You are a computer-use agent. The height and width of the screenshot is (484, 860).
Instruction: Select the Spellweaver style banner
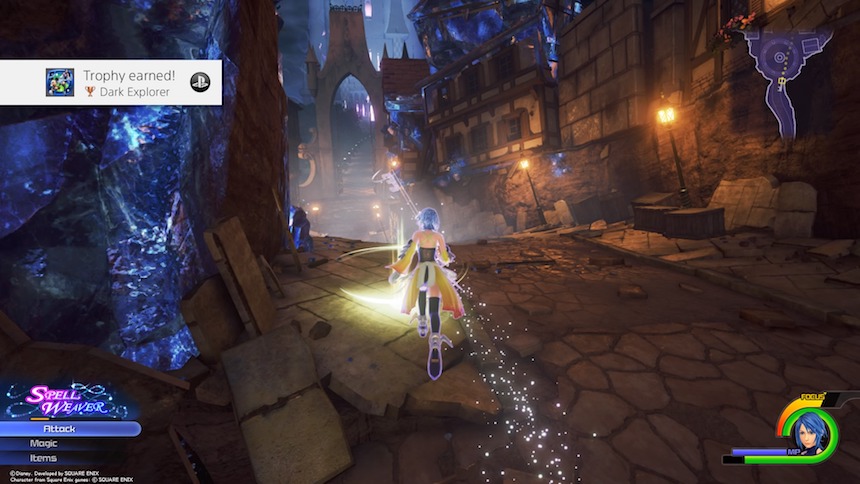pyautogui.click(x=65, y=401)
